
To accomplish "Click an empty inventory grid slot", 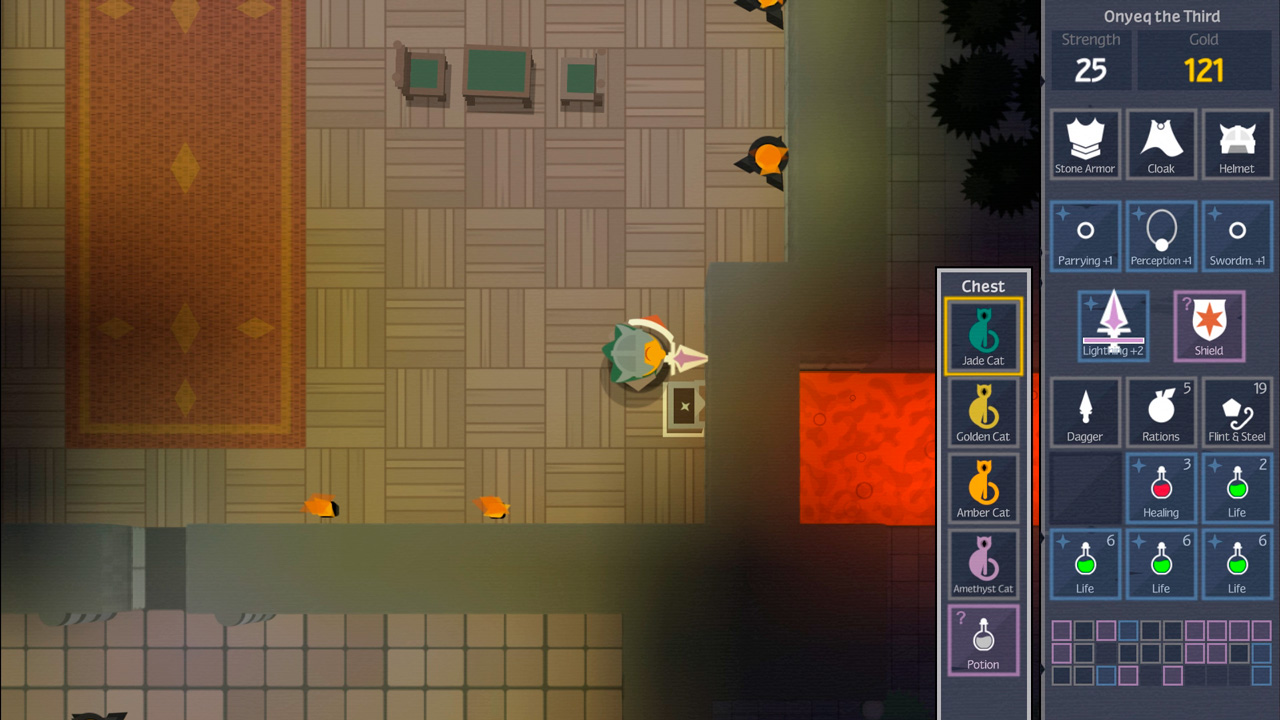I will (x=1085, y=488).
